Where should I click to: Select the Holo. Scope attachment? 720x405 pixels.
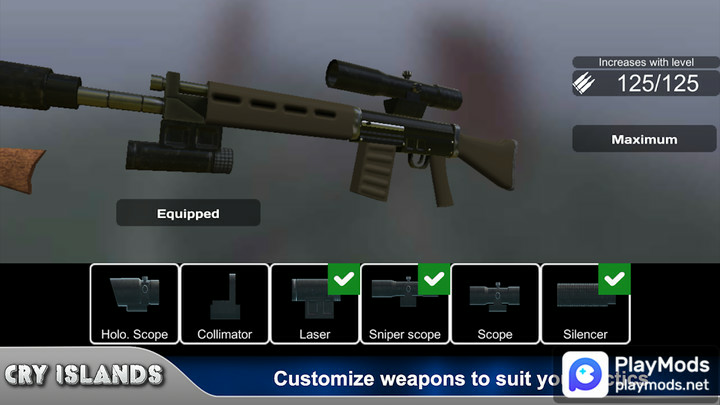point(134,303)
